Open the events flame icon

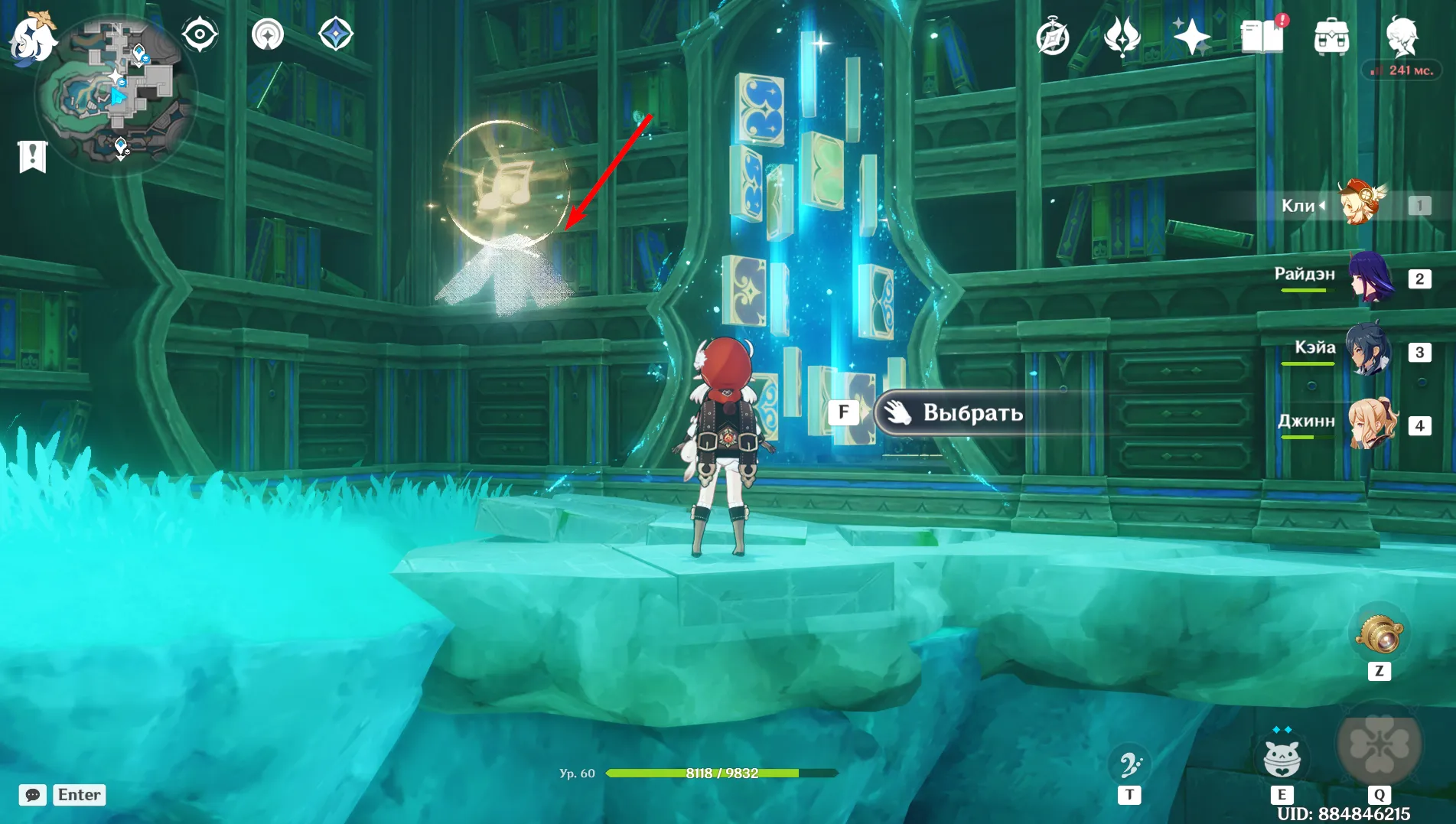(x=1122, y=37)
